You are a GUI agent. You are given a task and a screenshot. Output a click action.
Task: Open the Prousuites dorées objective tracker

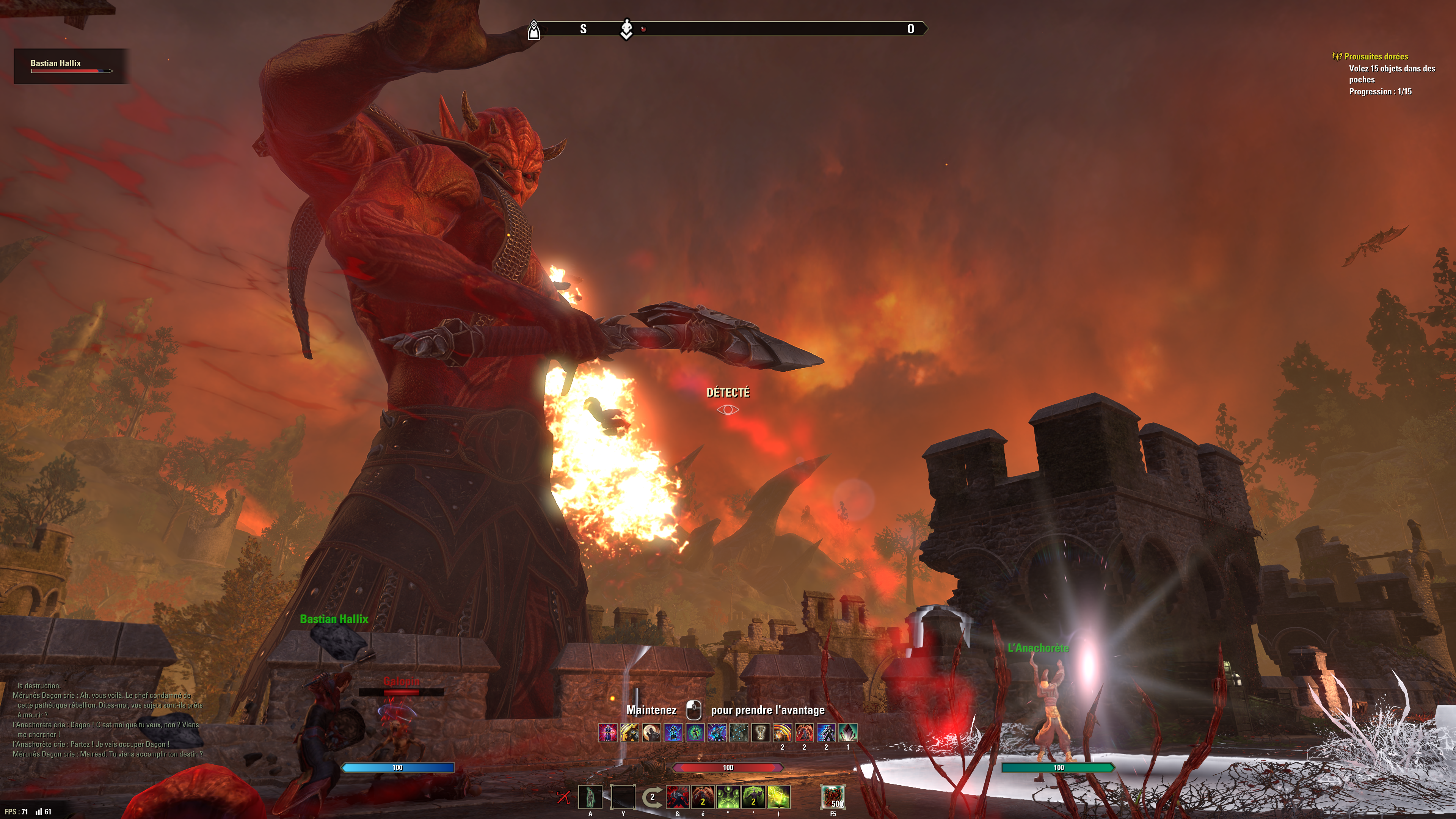[x=1376, y=56]
